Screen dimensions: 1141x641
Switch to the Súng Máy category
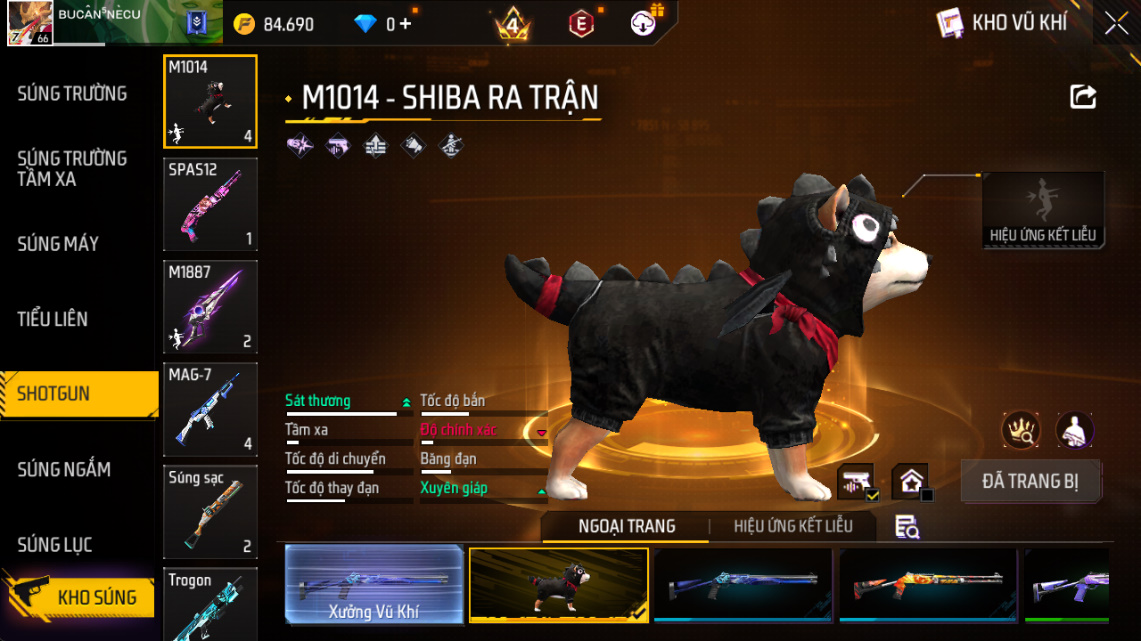(58, 244)
